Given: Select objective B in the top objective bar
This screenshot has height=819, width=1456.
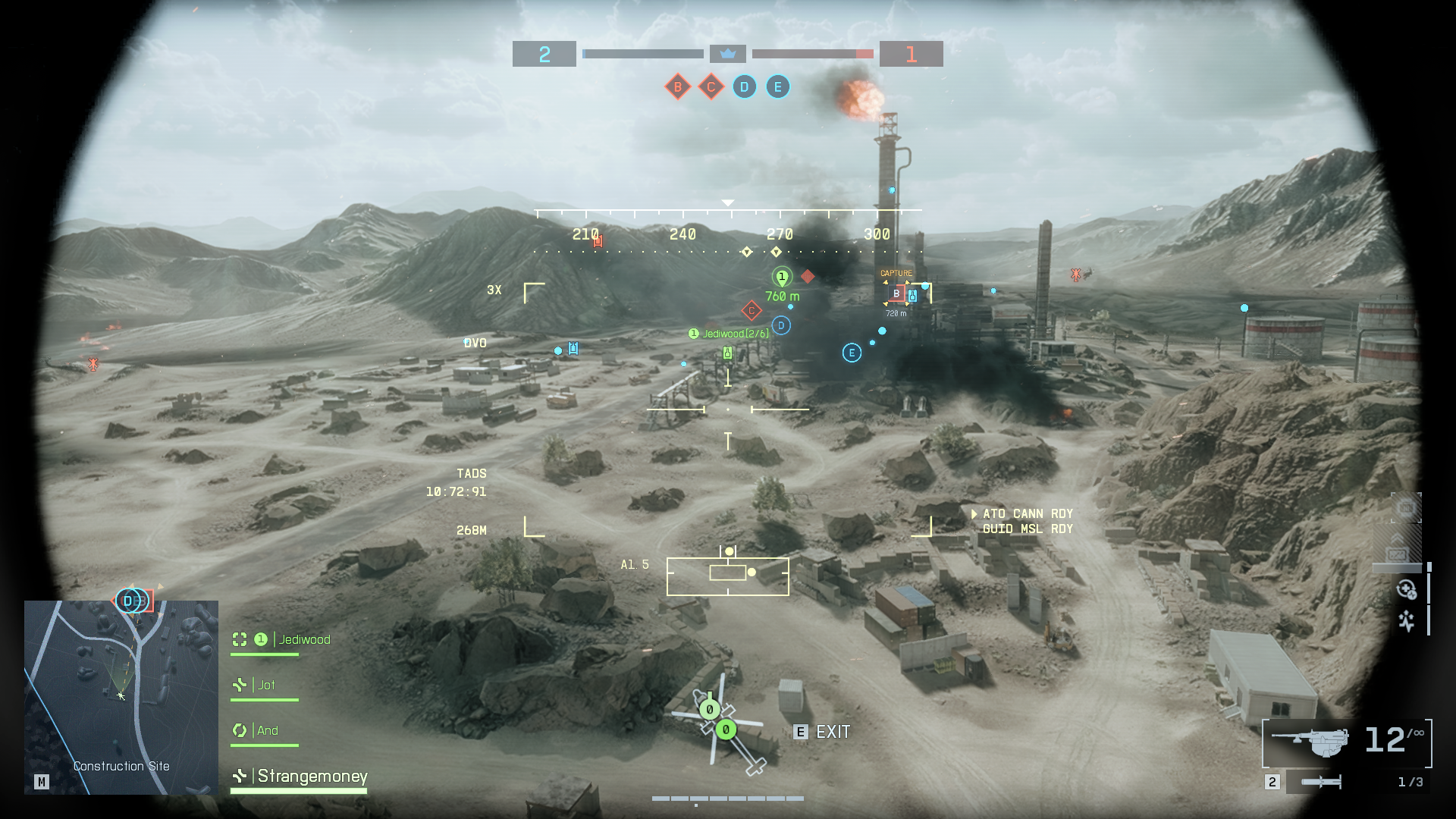Looking at the screenshot, I should coord(677,87).
